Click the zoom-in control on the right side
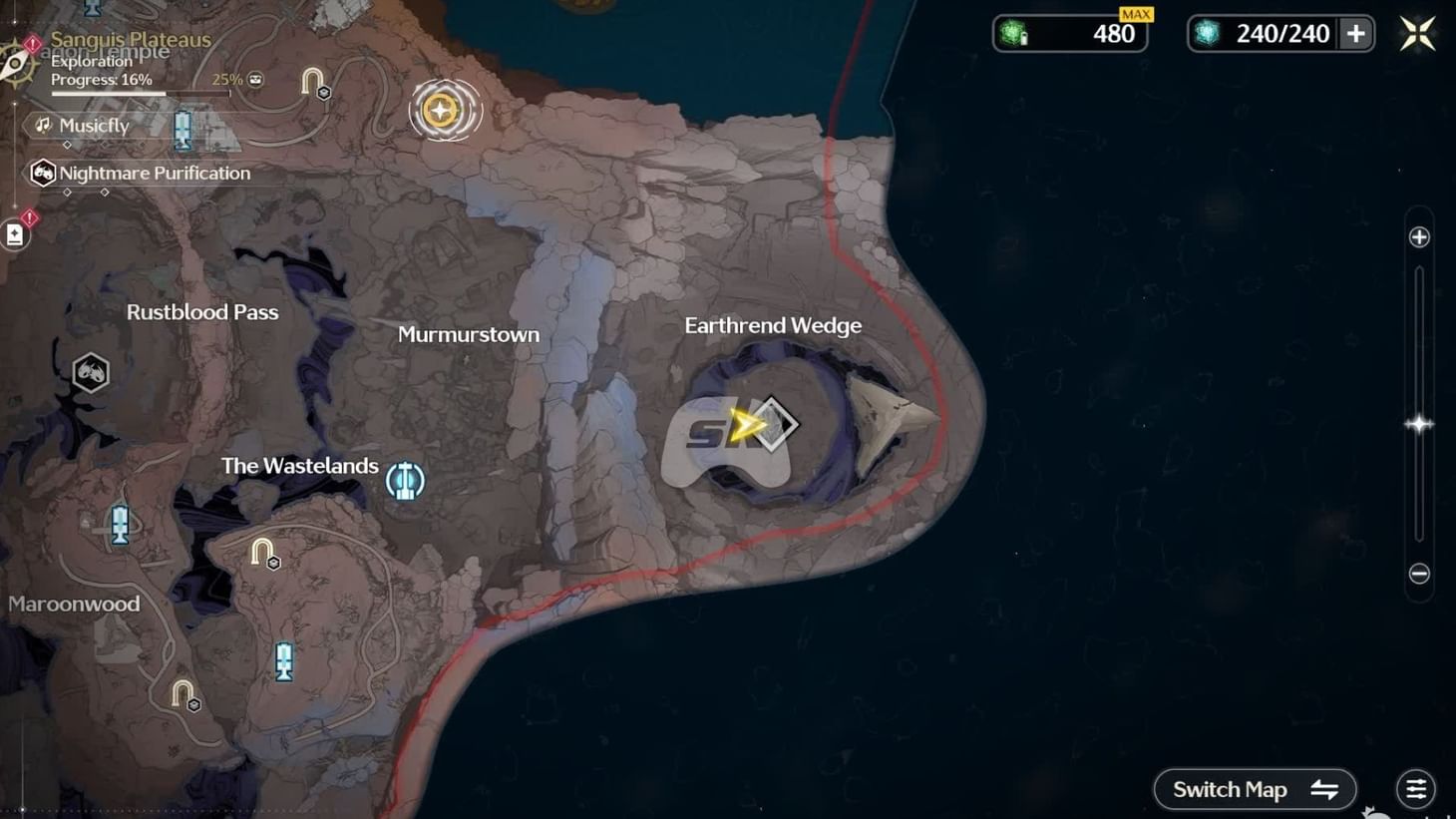 point(1417,236)
